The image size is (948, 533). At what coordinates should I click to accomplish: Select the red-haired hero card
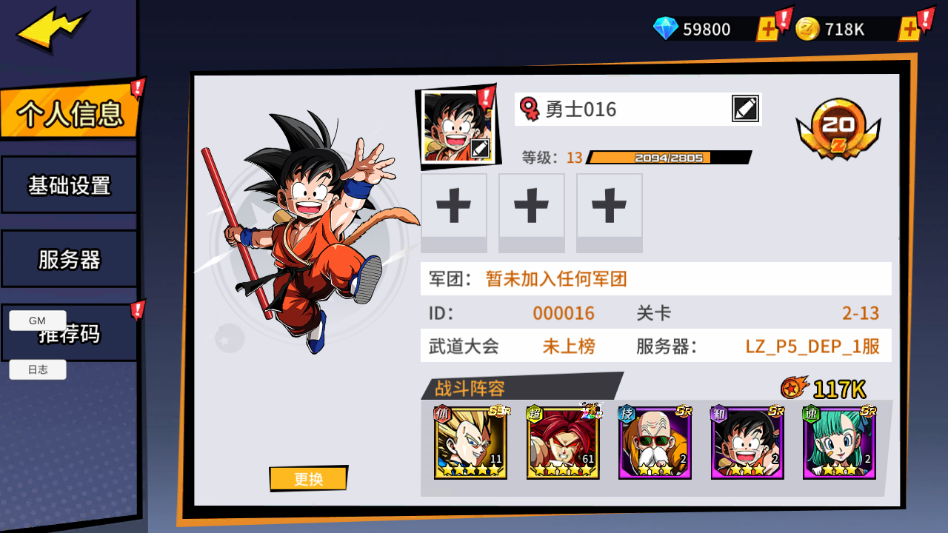(563, 442)
